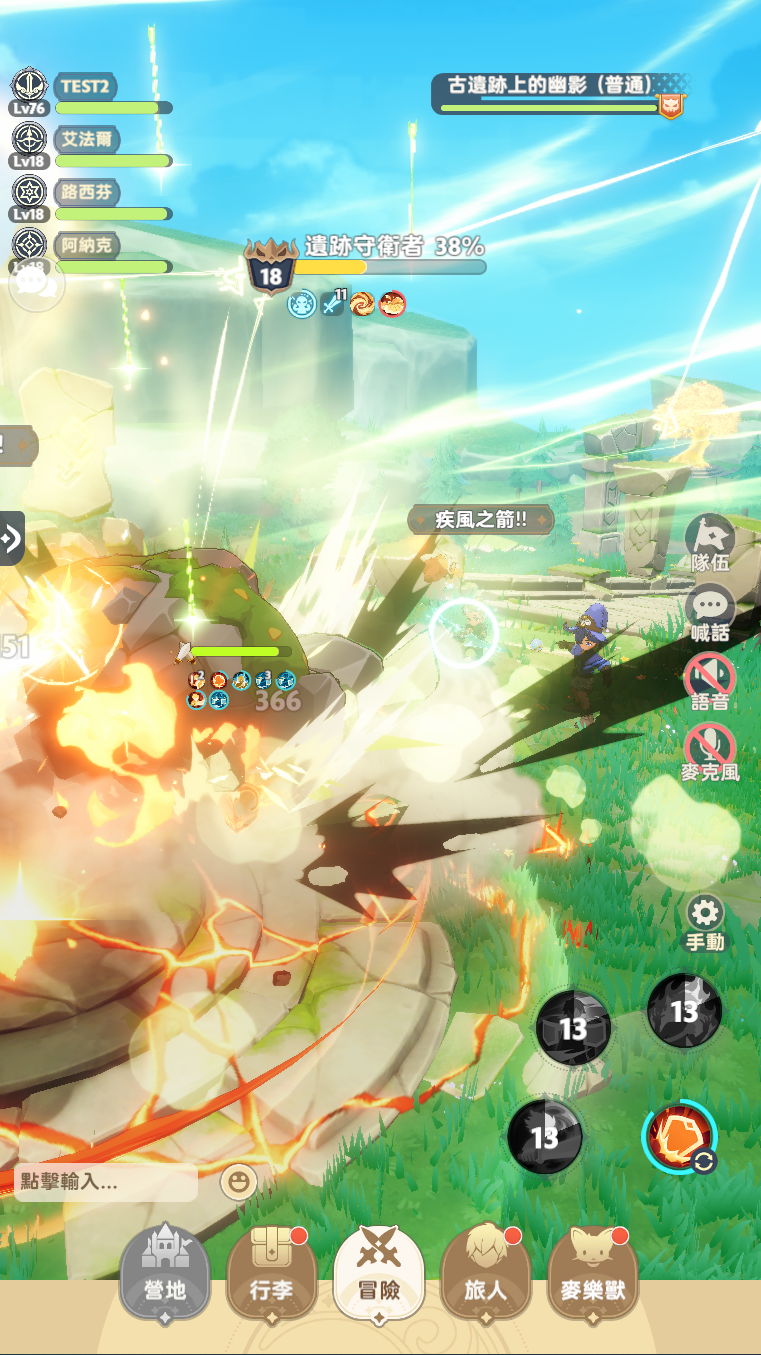Expand the left side arrow panel

click(x=11, y=538)
